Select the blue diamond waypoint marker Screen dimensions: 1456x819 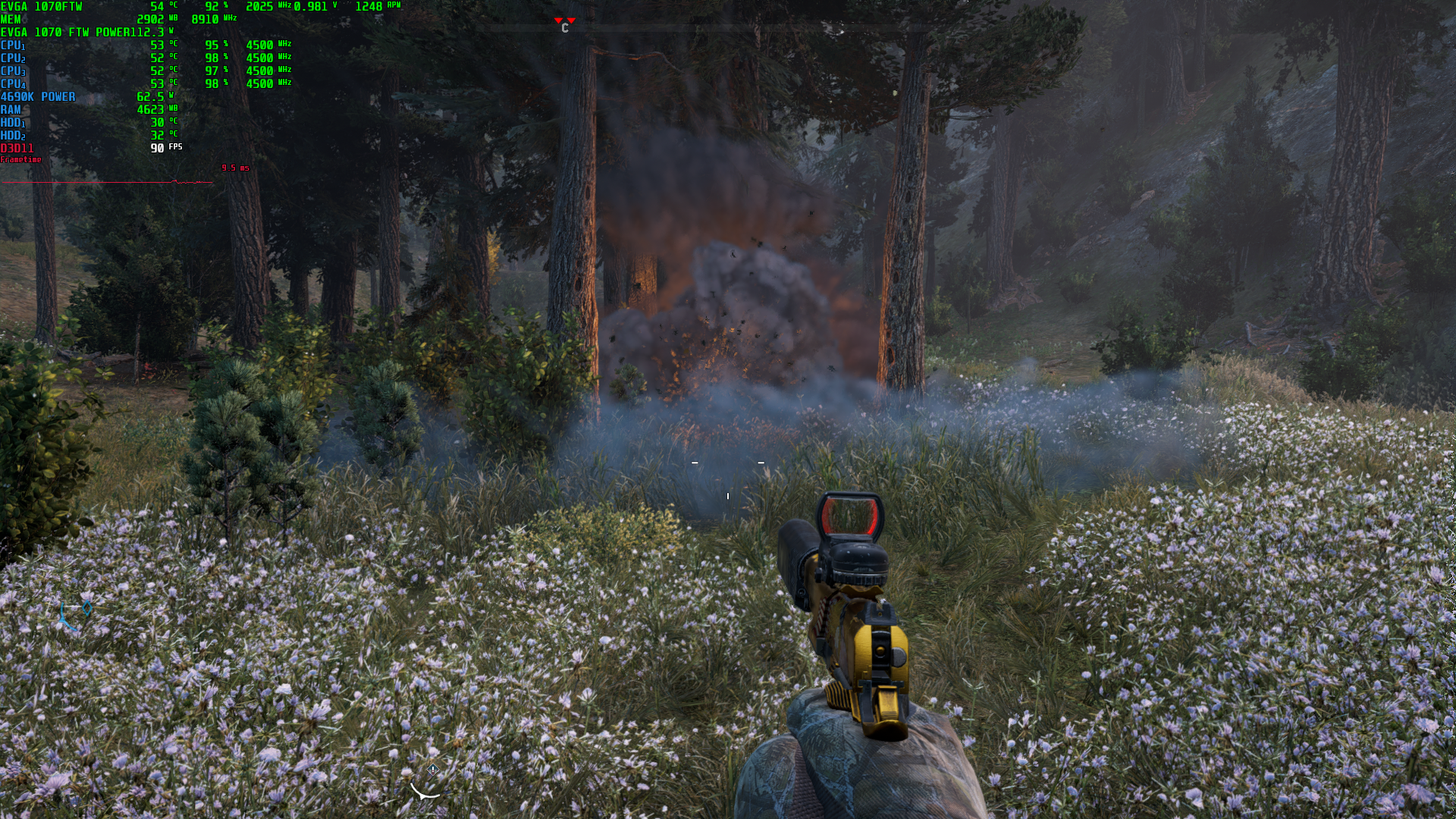point(87,607)
